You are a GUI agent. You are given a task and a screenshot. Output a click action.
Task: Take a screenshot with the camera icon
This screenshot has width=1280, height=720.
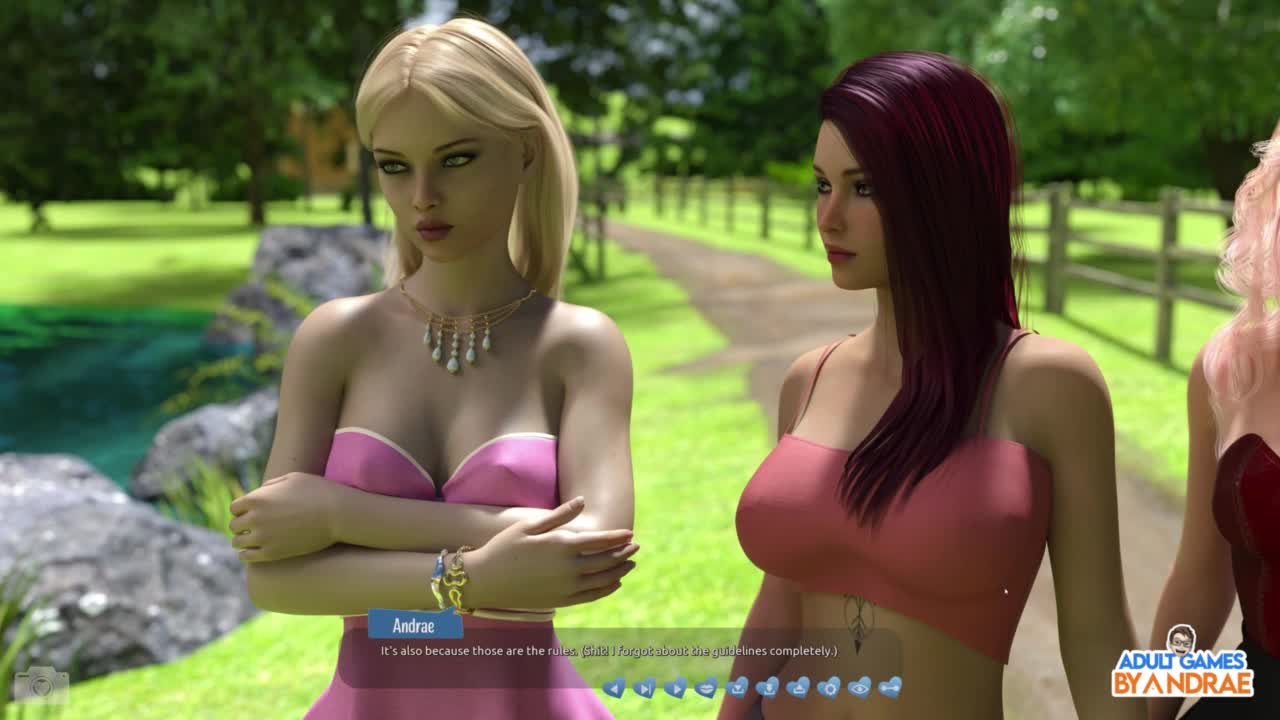pos(40,685)
